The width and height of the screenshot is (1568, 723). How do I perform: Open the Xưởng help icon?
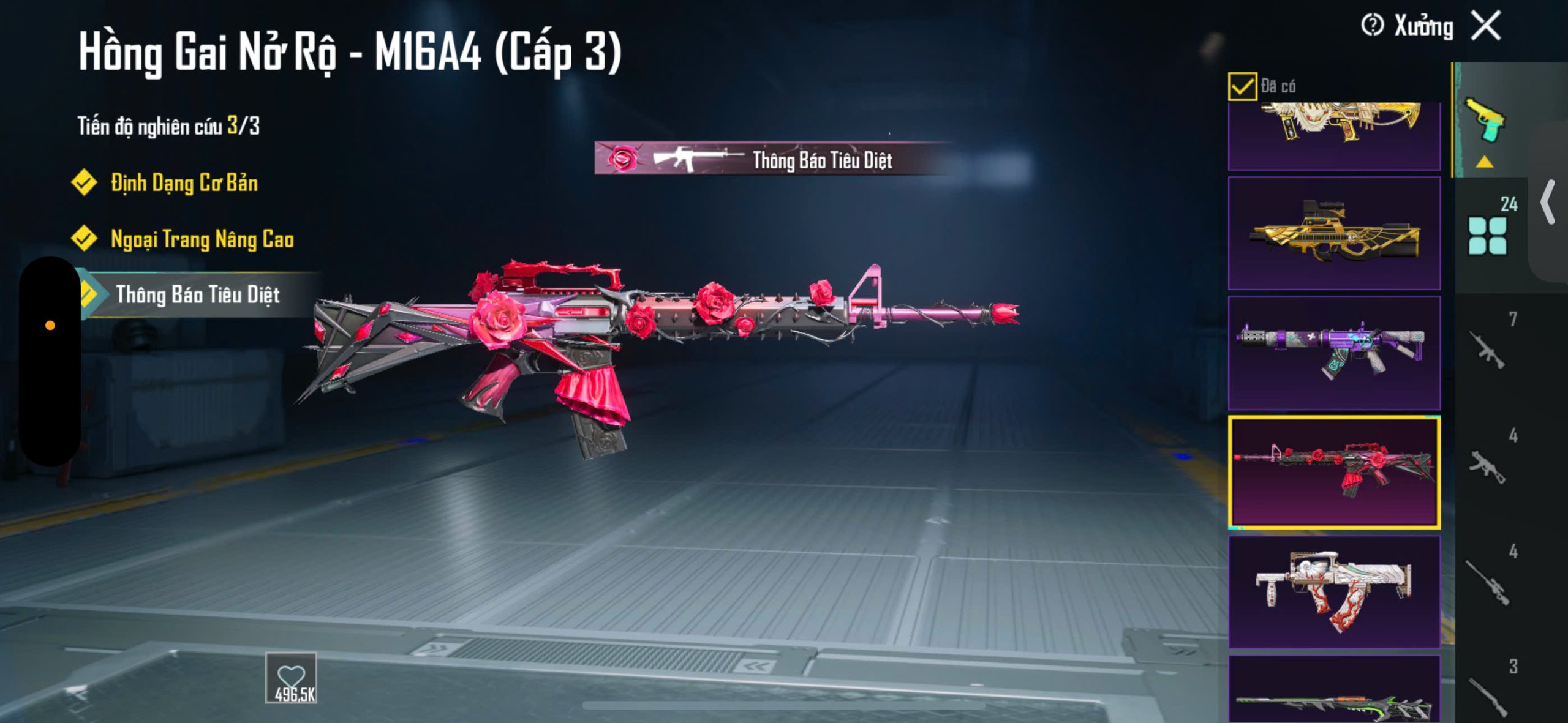1372,26
